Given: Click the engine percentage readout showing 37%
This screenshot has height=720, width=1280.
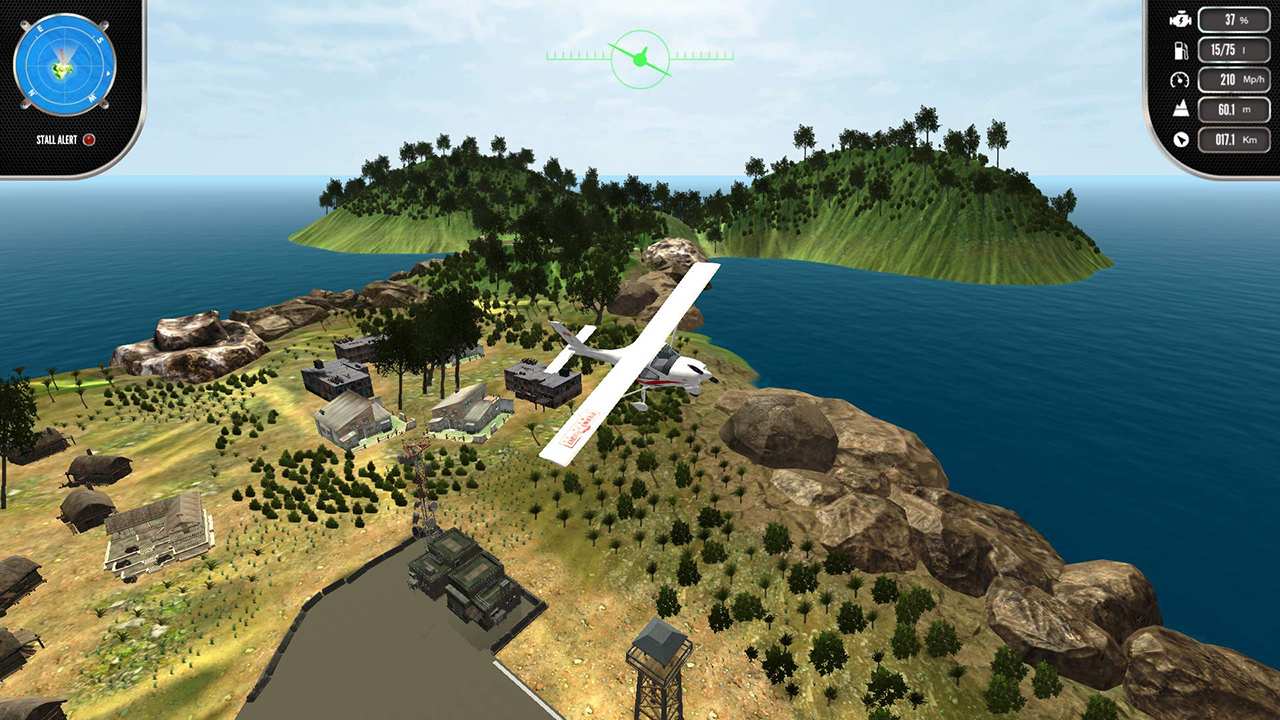Looking at the screenshot, I should pyautogui.click(x=1233, y=20).
